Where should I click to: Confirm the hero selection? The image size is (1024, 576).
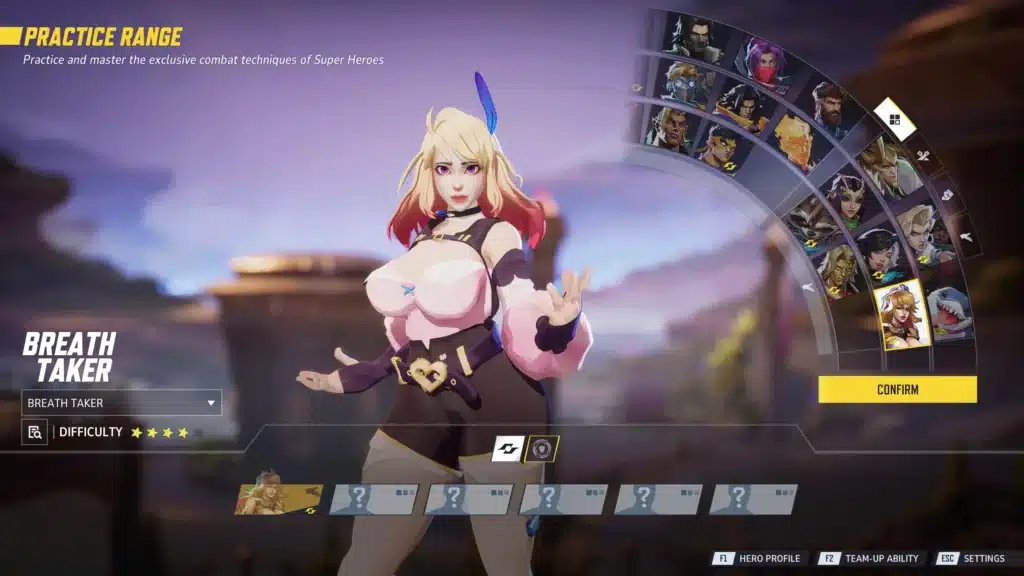click(x=897, y=389)
